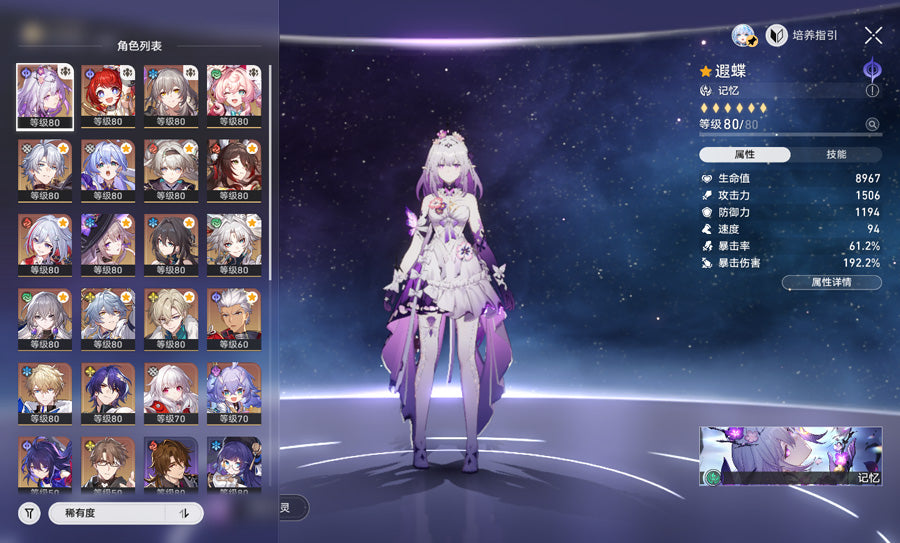The width and height of the screenshot is (900, 543).
Task: Click the magnifier icon next to the level
Action: click(872, 125)
